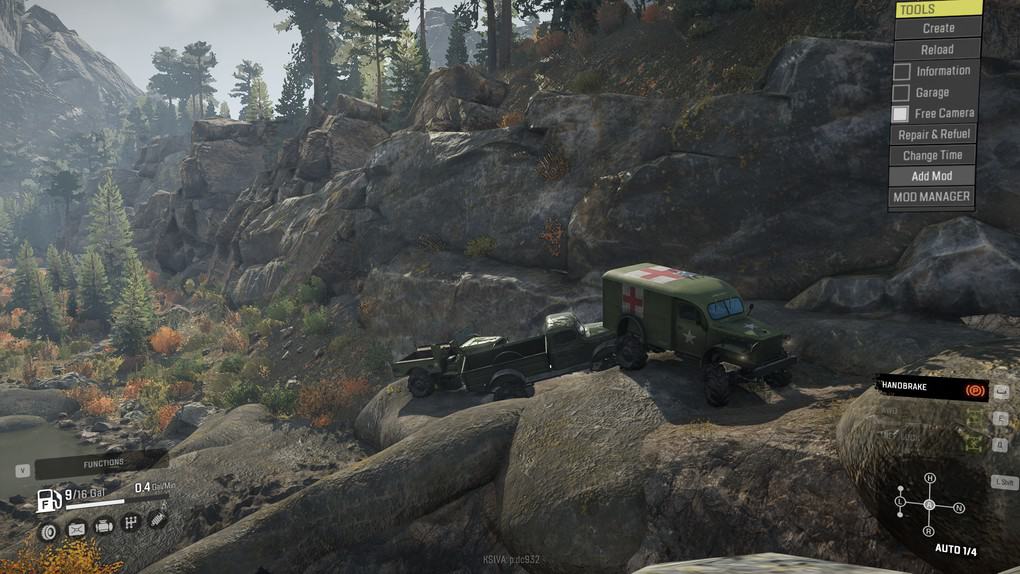Select Low gear on the gear selector
Image resolution: width=1020 pixels, height=574 pixels.
coord(901,500)
